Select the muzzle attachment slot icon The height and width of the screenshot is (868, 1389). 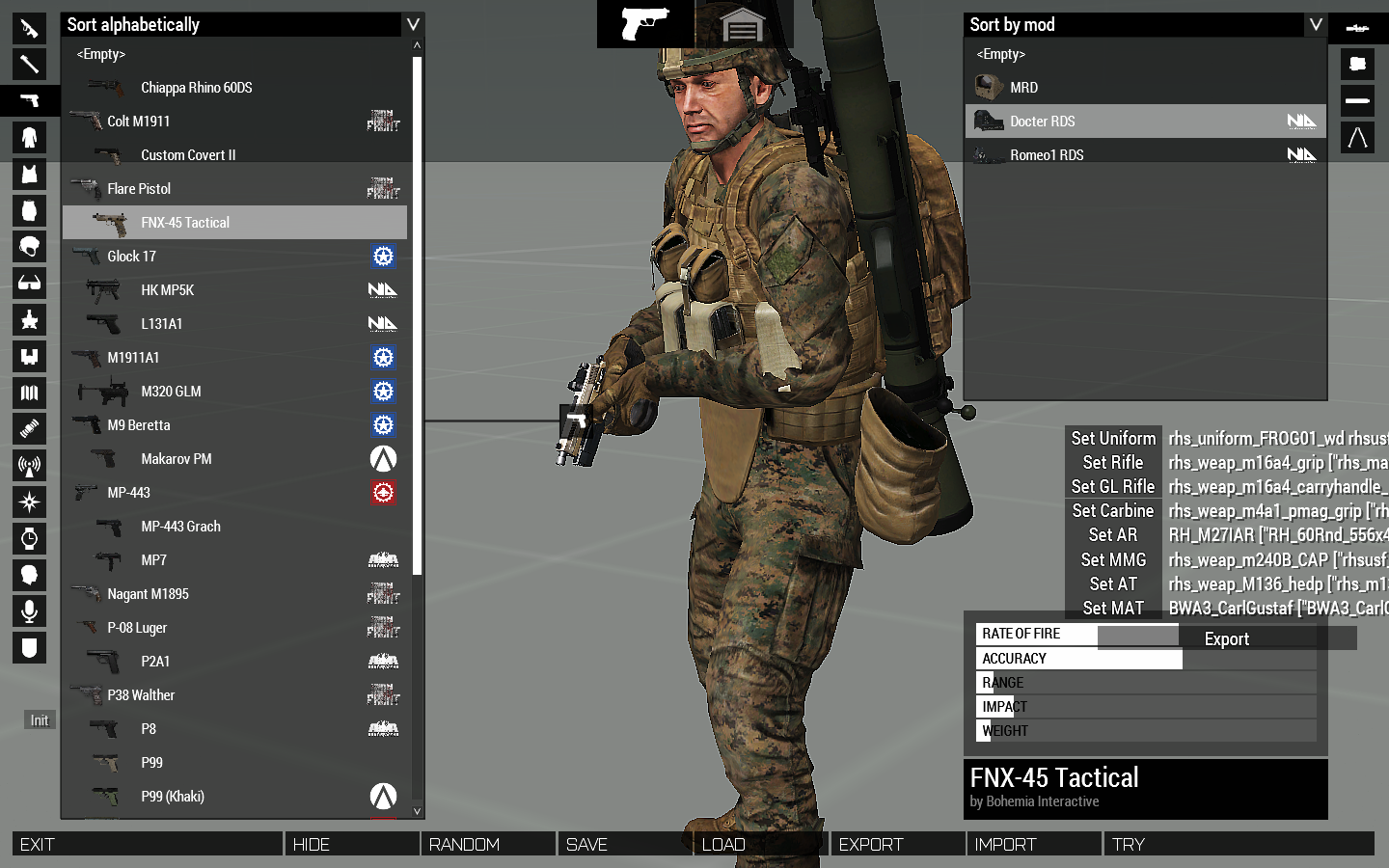(x=1357, y=100)
